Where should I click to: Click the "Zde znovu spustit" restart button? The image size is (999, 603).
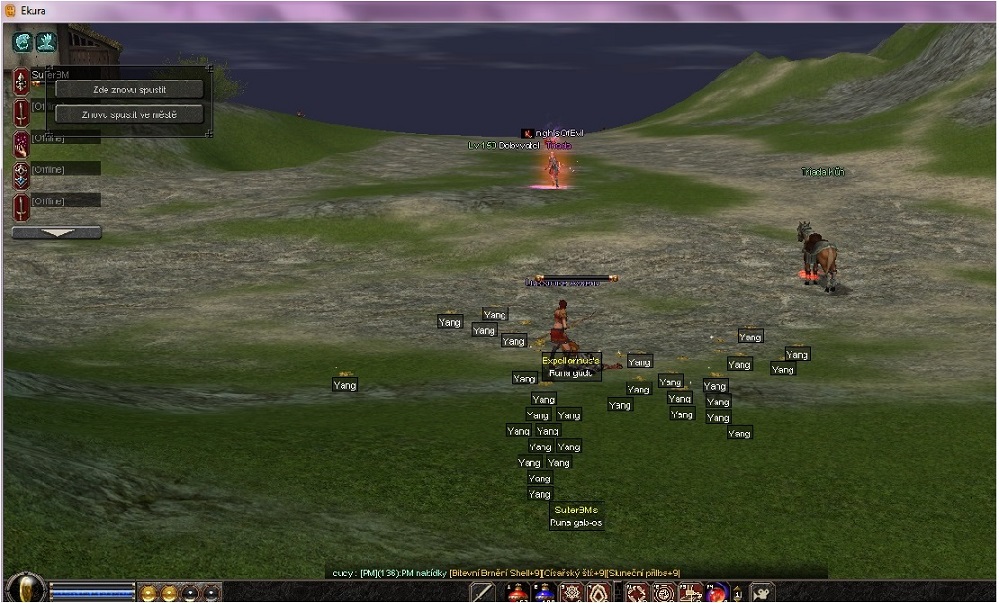(129, 89)
